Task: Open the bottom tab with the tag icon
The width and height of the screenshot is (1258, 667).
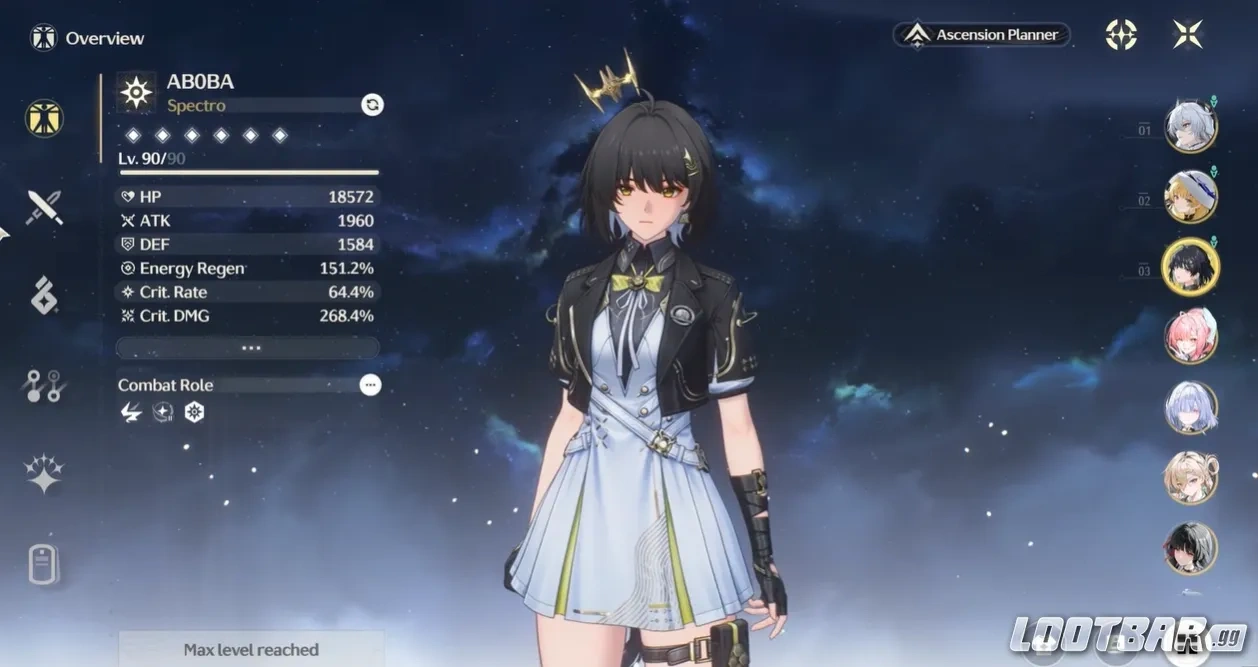Action: 44,565
